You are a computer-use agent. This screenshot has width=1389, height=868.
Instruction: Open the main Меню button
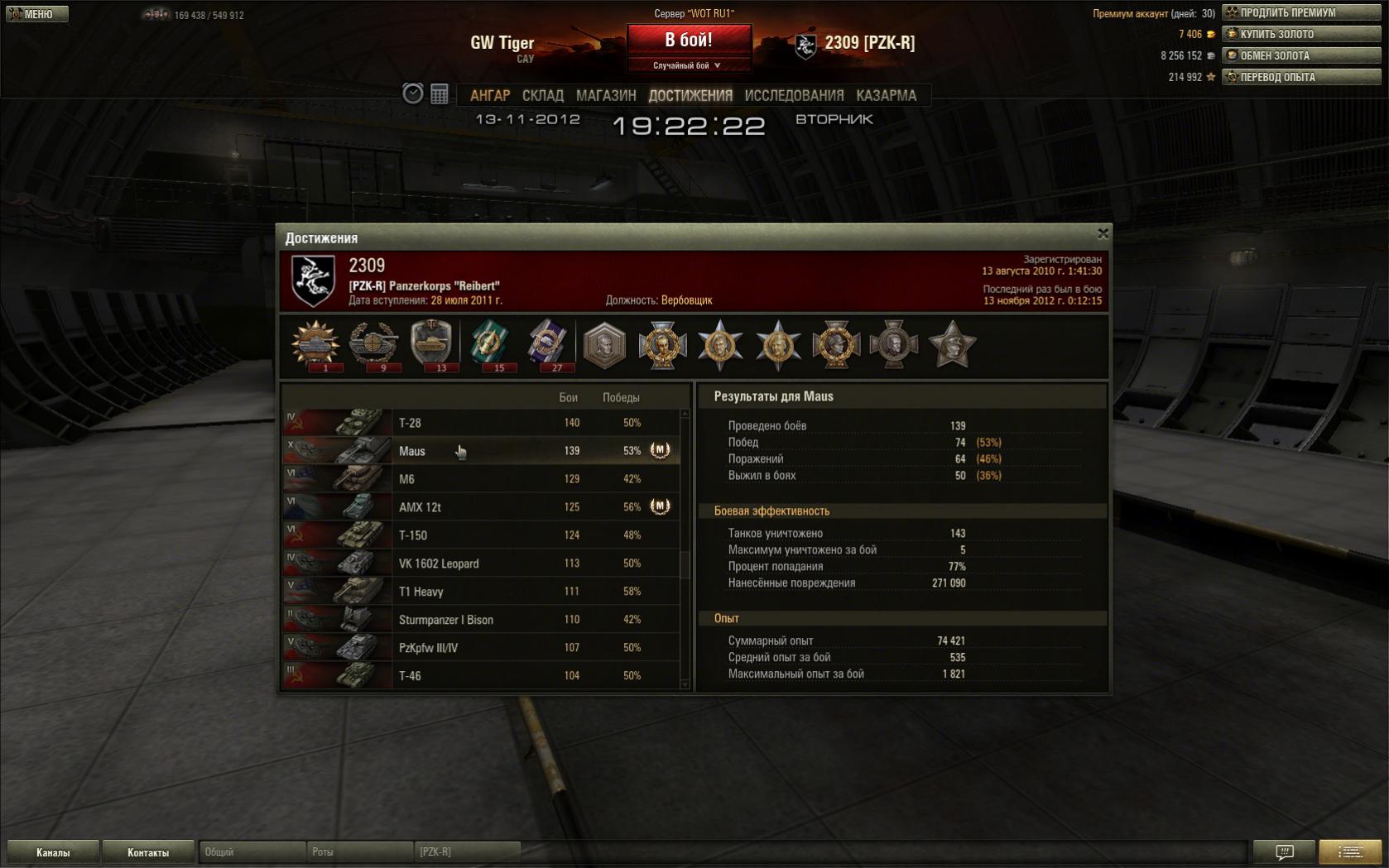(37, 14)
